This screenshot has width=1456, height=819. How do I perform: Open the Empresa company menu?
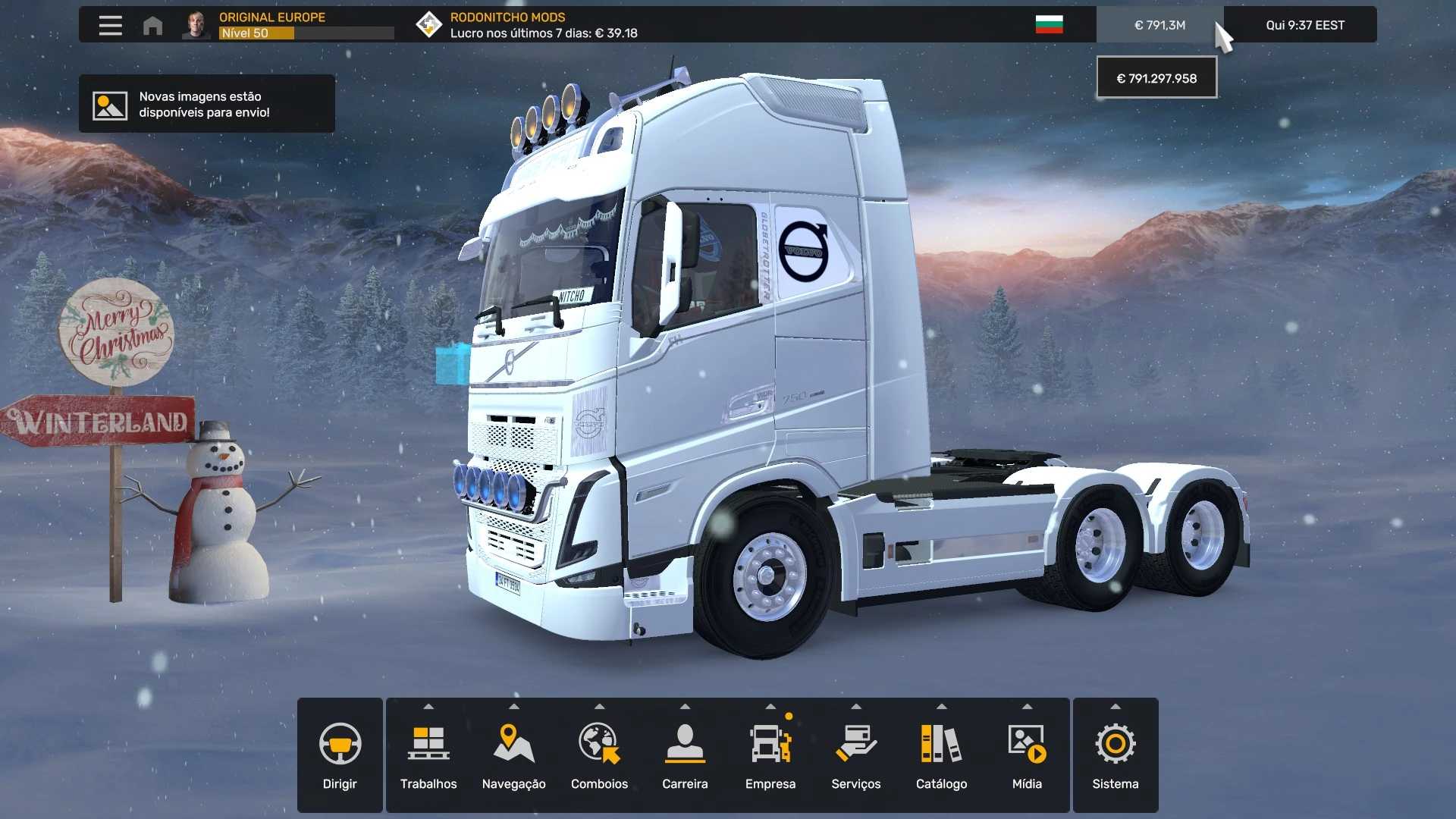point(770,755)
